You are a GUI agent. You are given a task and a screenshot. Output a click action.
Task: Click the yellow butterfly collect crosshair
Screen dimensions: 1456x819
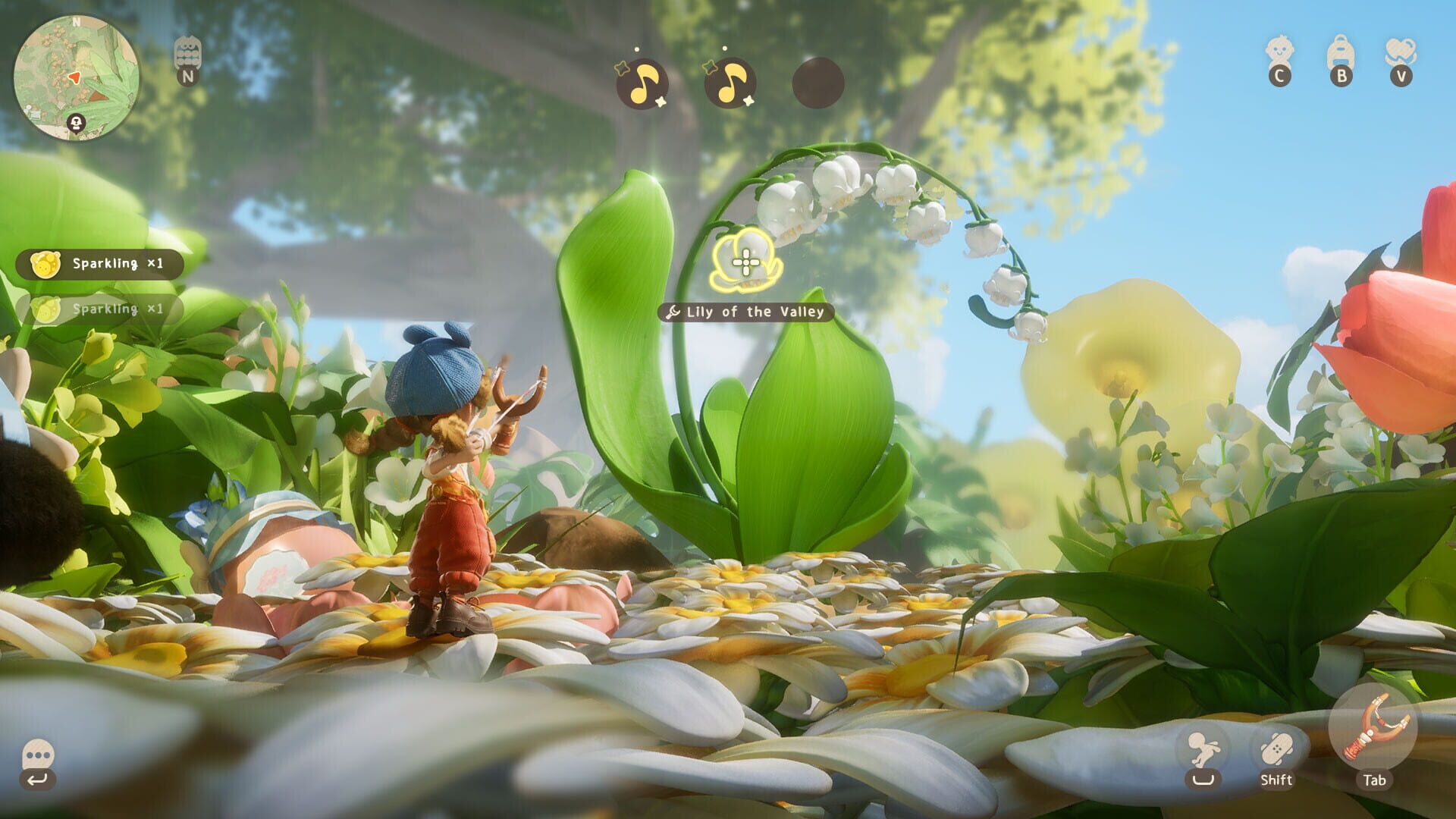(746, 263)
